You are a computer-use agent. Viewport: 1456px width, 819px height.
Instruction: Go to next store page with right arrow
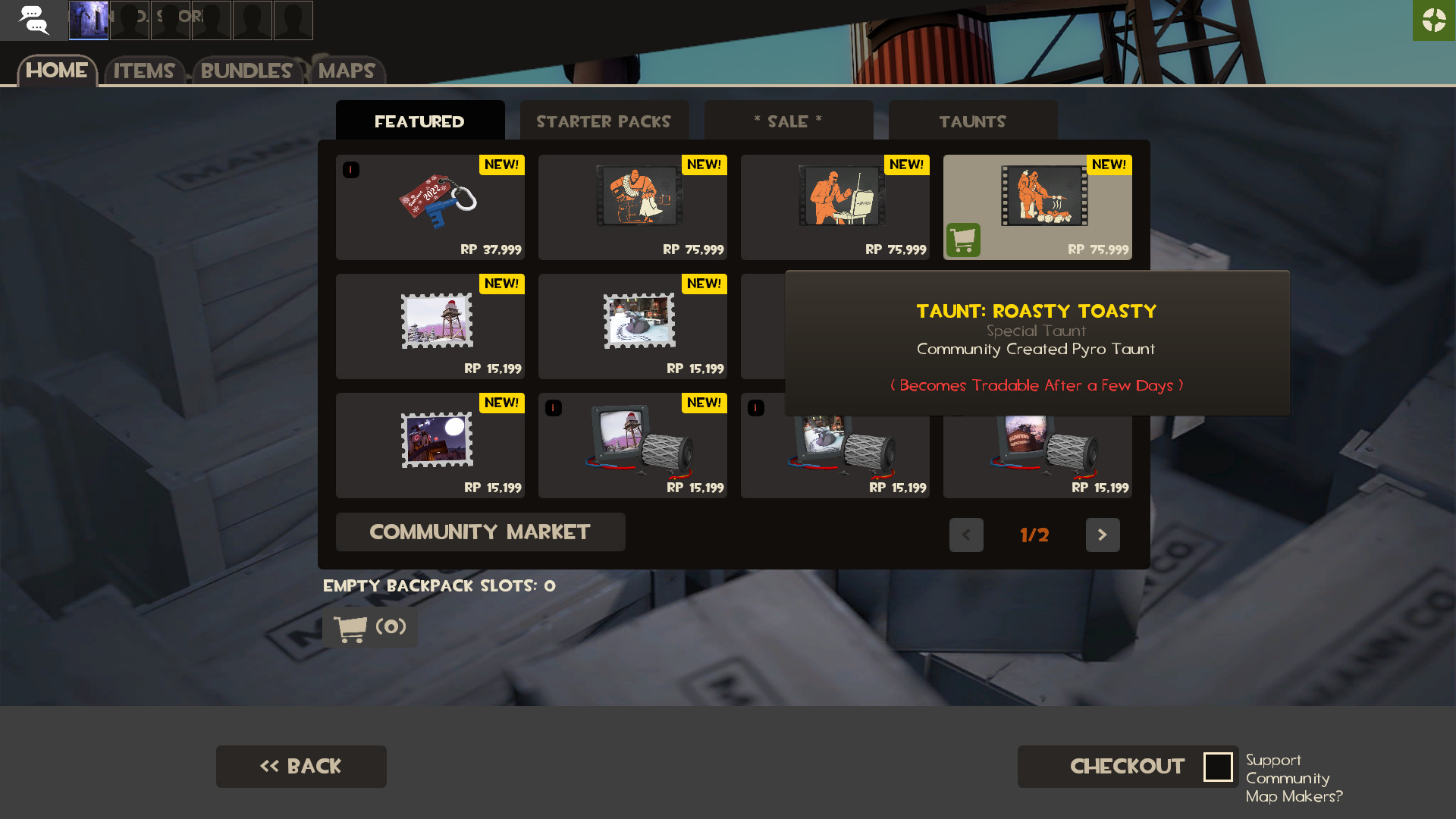[x=1103, y=535]
